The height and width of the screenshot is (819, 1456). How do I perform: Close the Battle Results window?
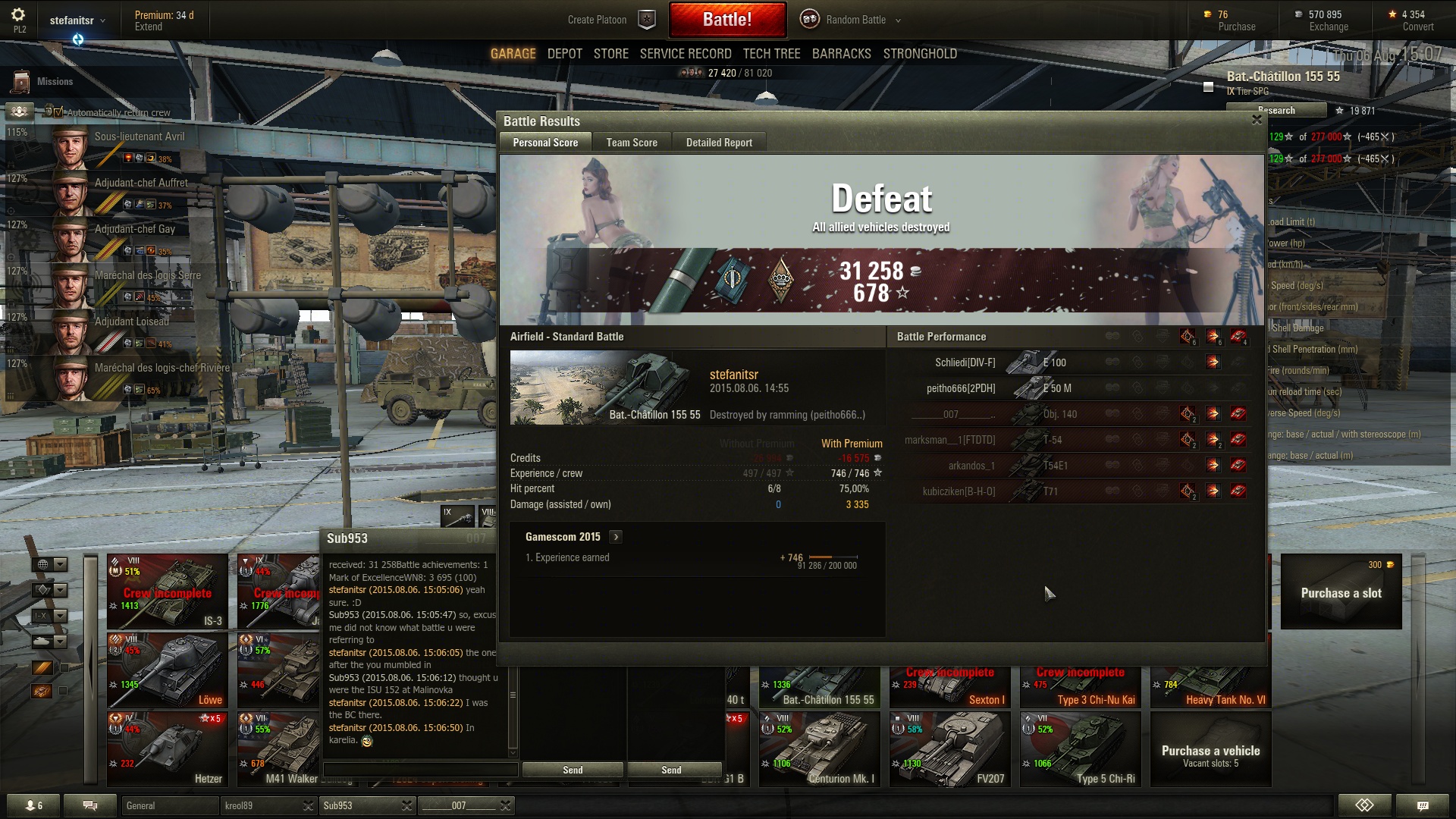click(1257, 120)
